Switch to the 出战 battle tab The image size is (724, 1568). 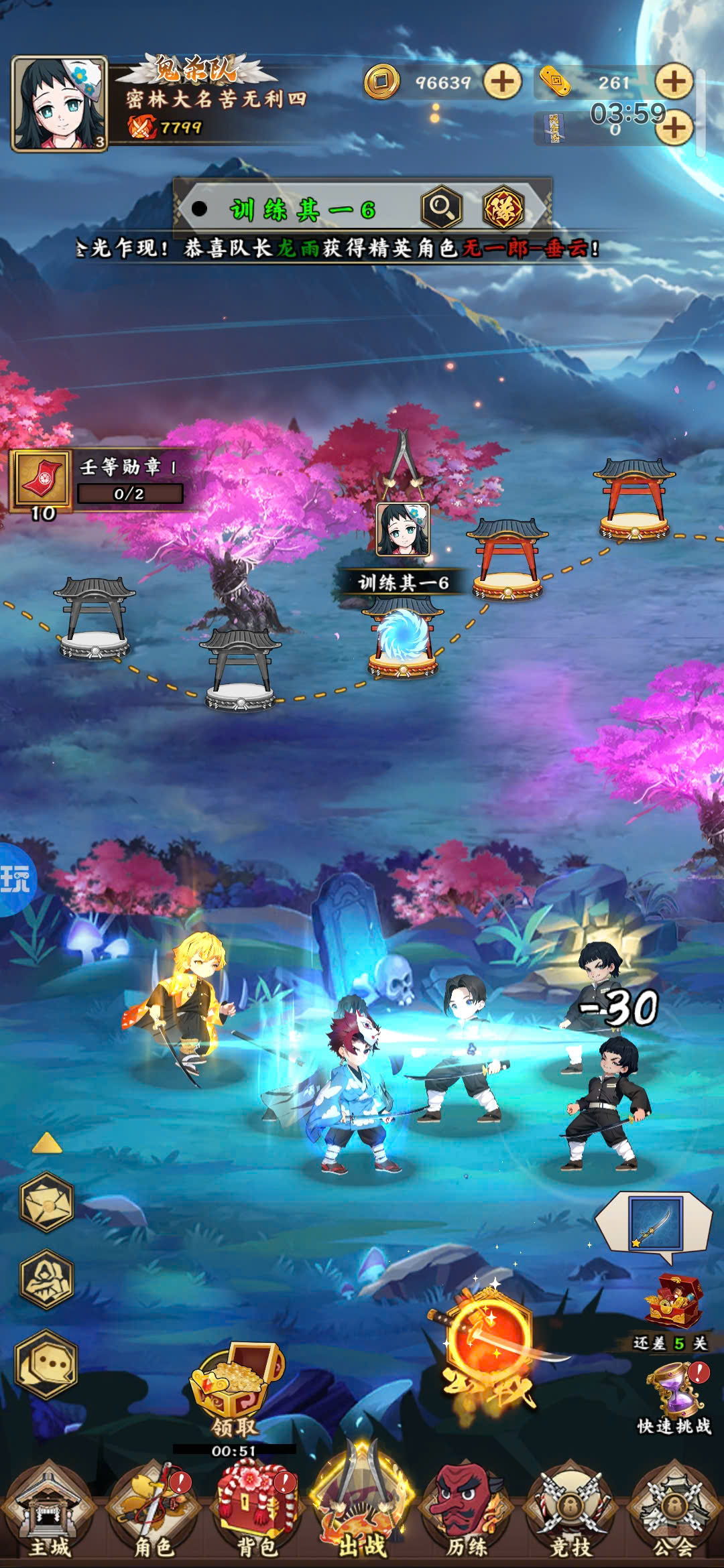pos(362,1511)
